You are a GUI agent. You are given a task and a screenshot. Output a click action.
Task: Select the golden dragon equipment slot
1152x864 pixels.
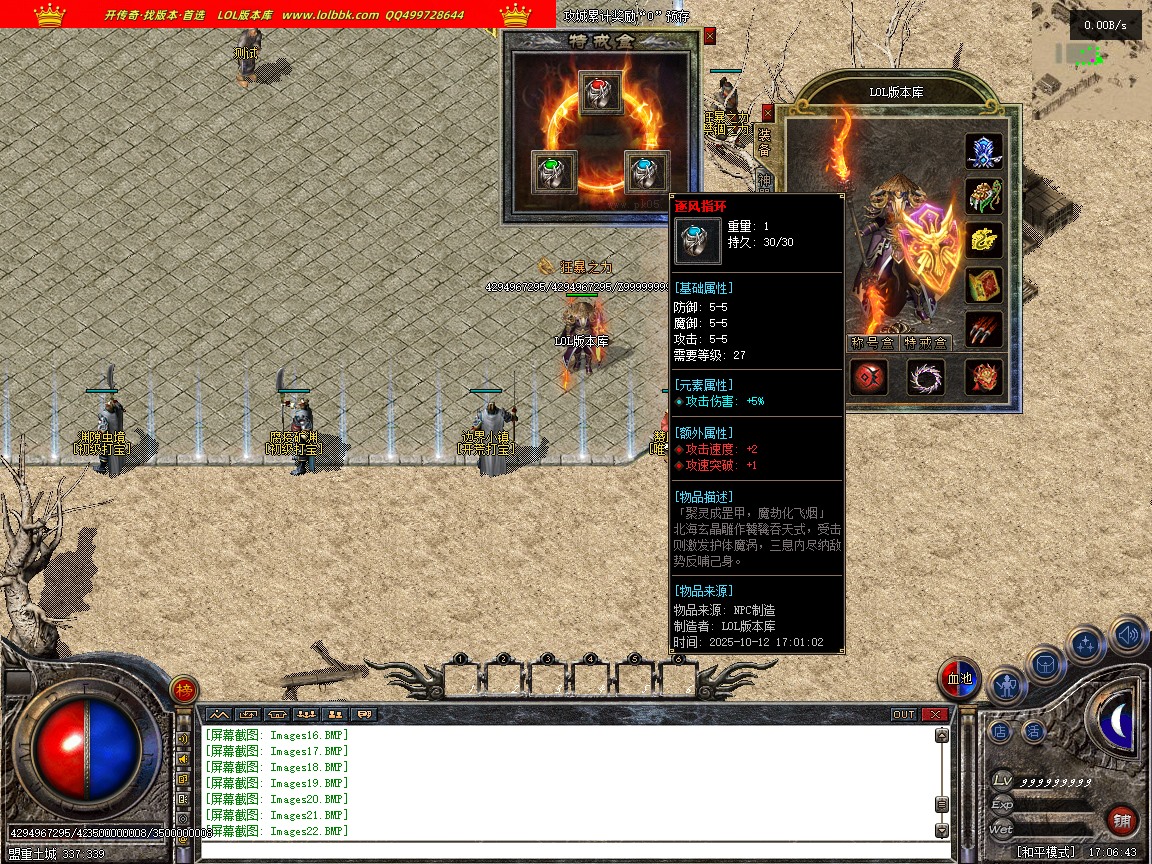pyautogui.click(x=984, y=240)
